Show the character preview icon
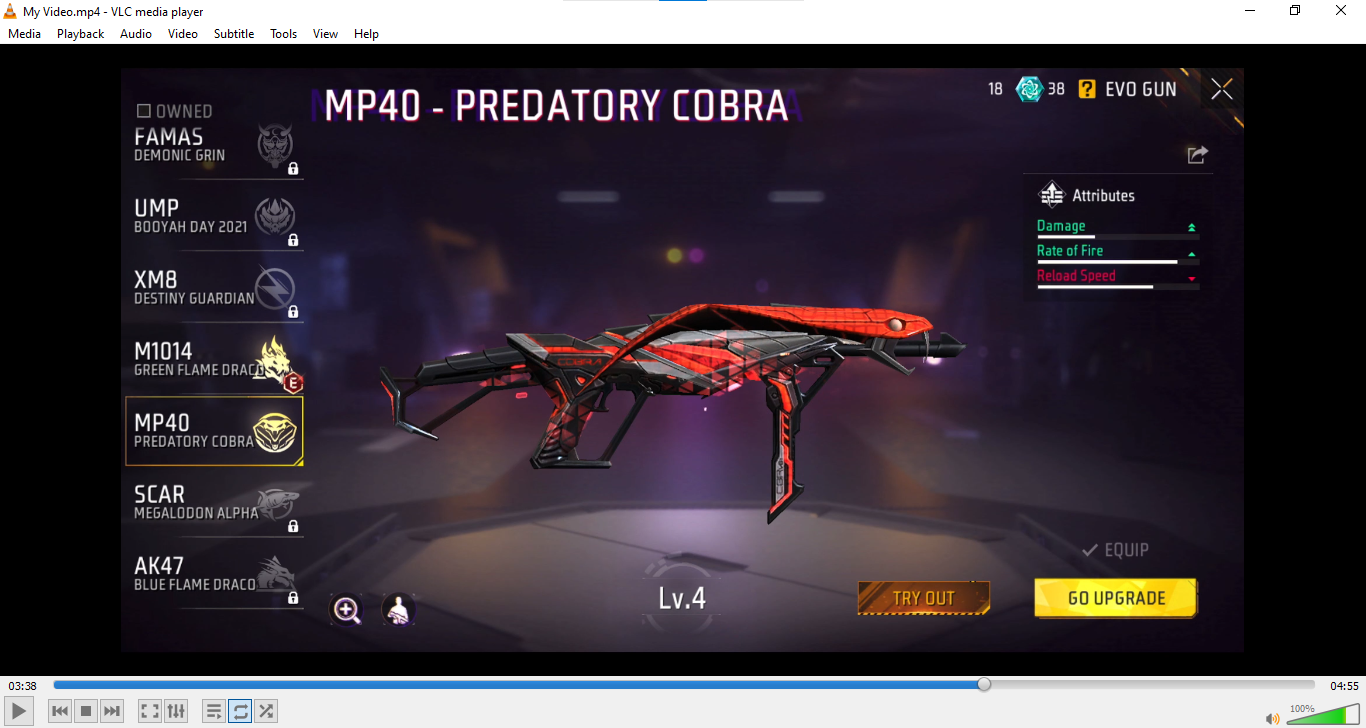 pos(398,609)
